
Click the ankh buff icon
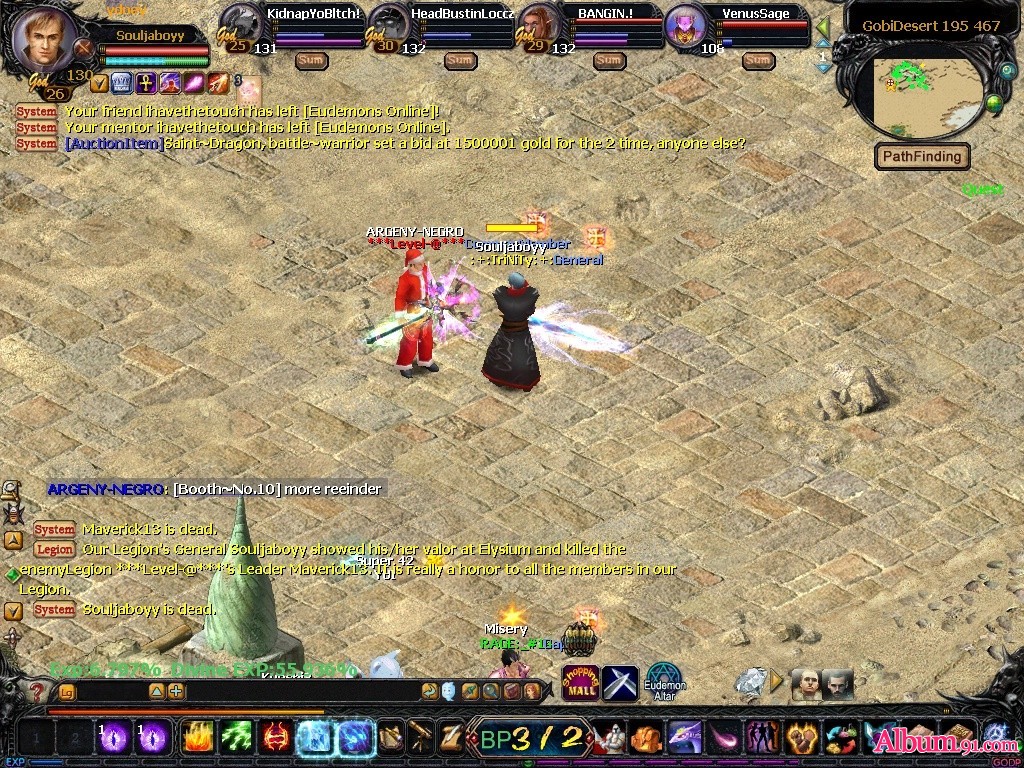click(145, 82)
